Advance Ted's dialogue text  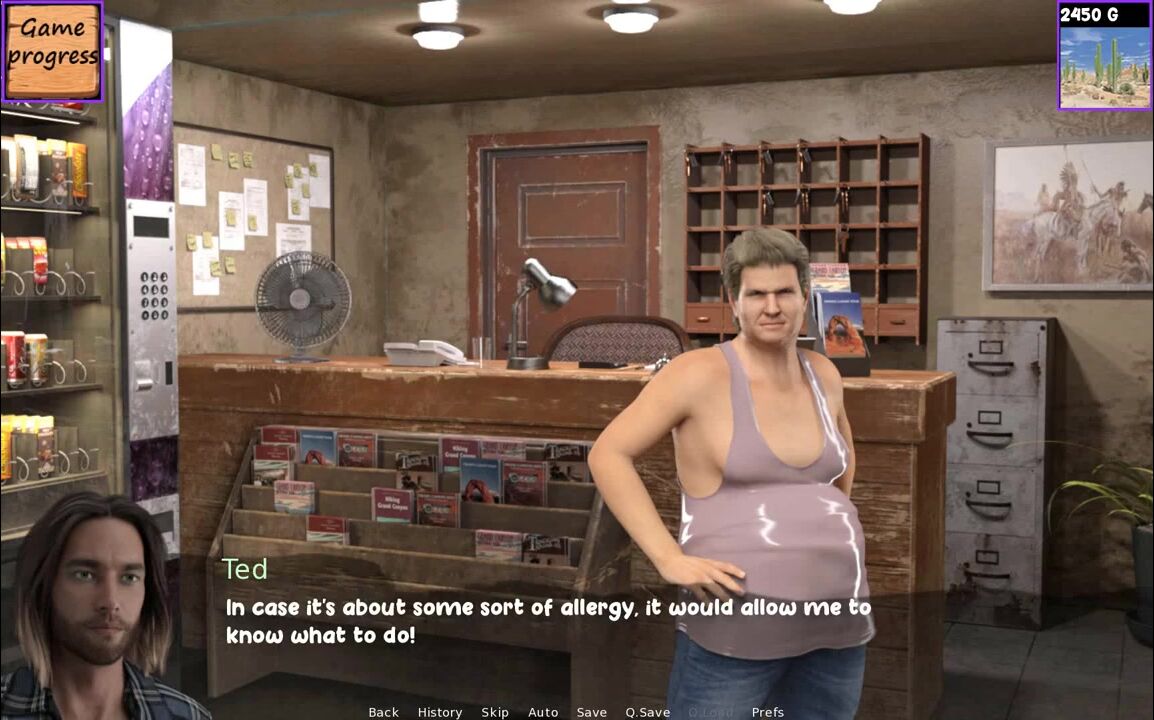tap(548, 621)
